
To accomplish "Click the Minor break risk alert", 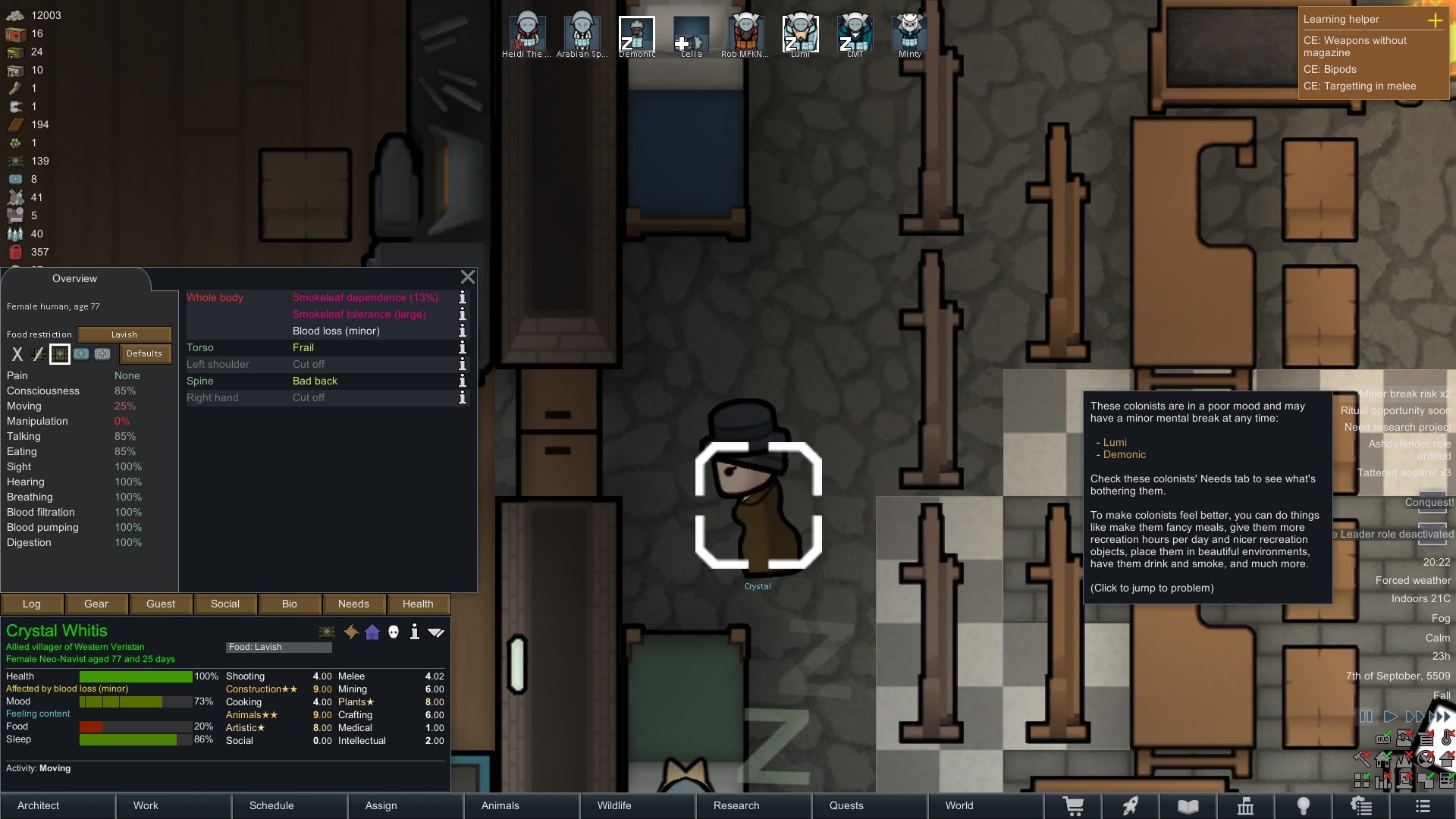I will click(x=1404, y=394).
